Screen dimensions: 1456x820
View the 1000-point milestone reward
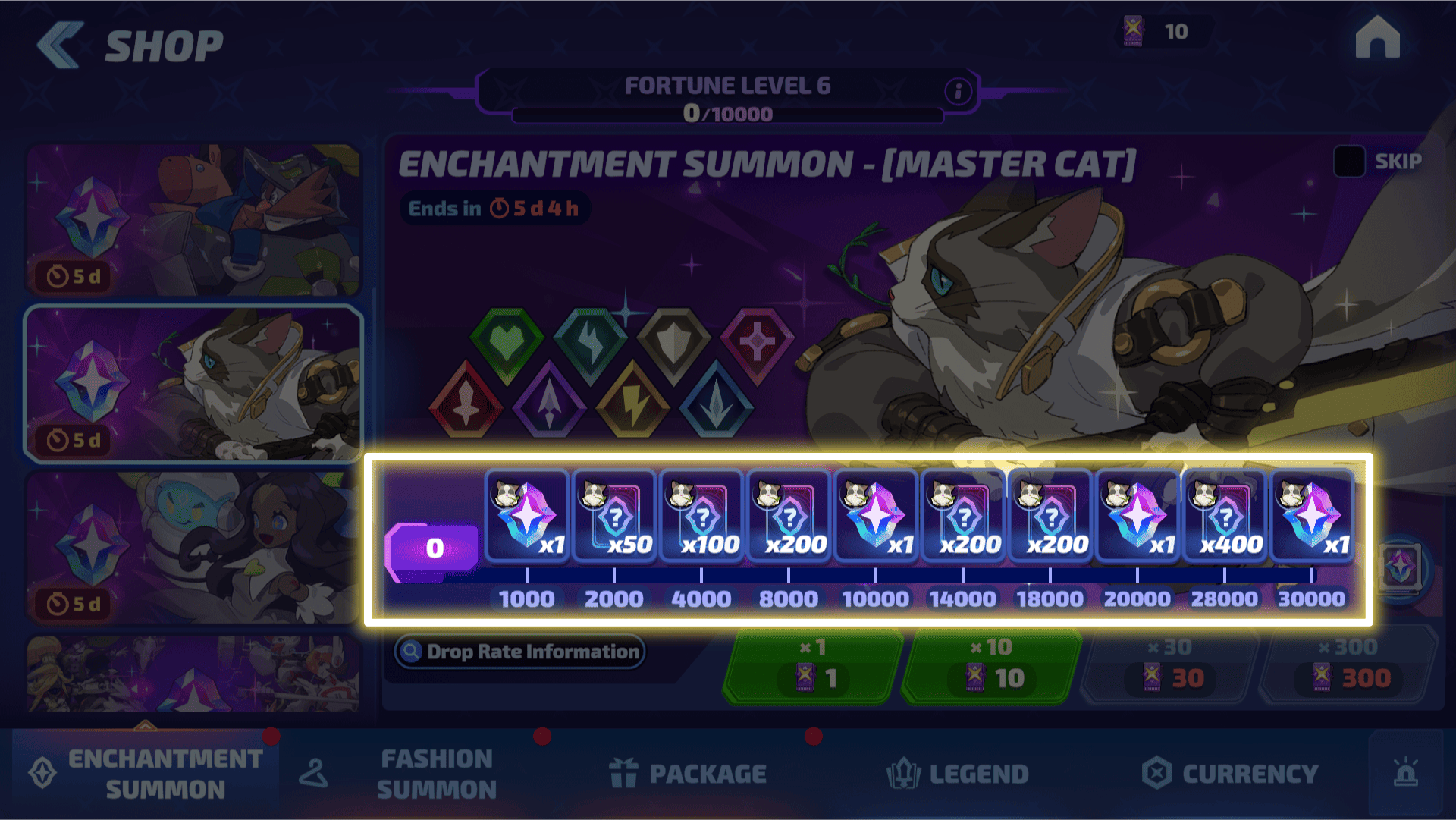(527, 517)
